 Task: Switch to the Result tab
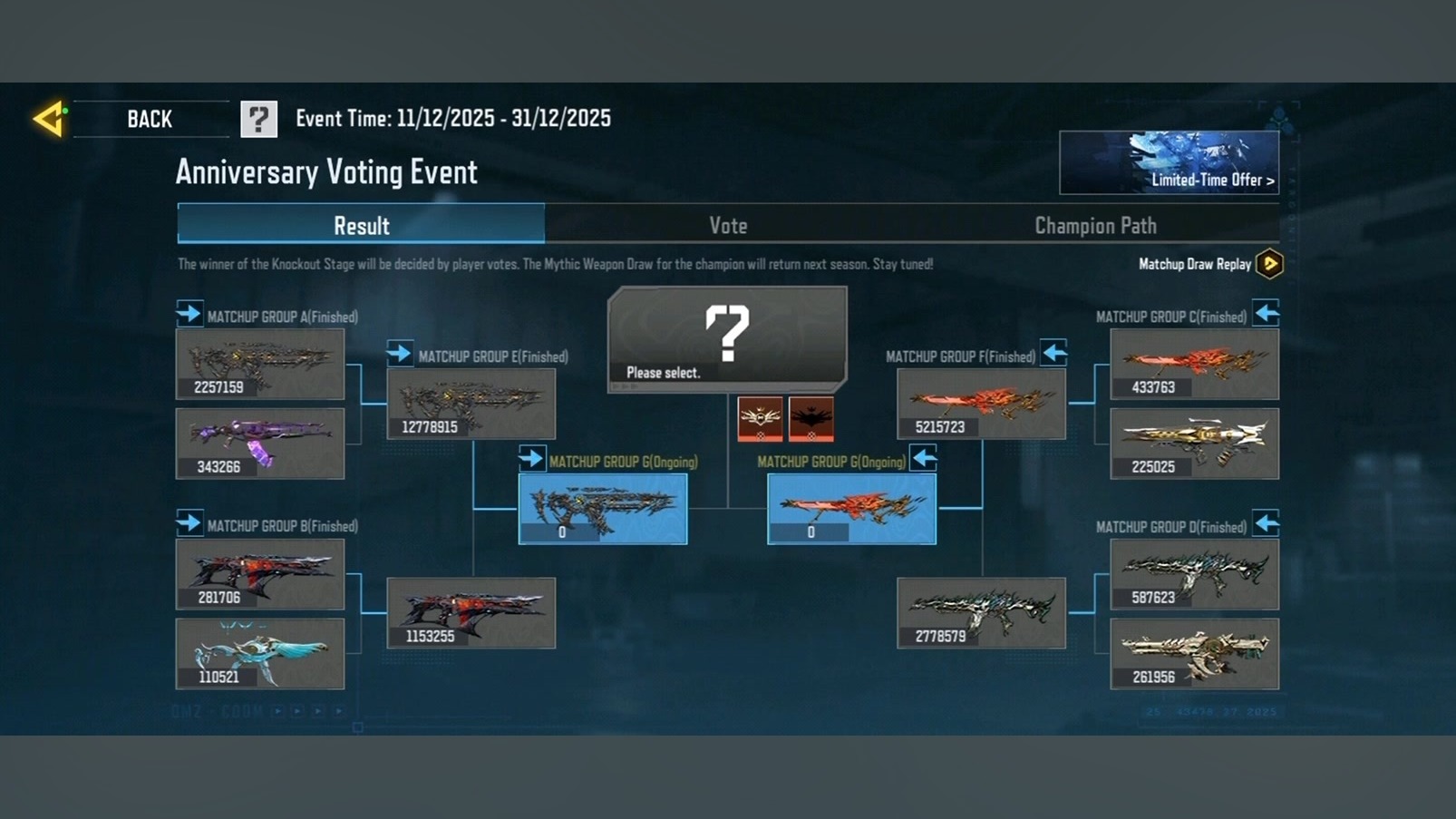tap(361, 225)
